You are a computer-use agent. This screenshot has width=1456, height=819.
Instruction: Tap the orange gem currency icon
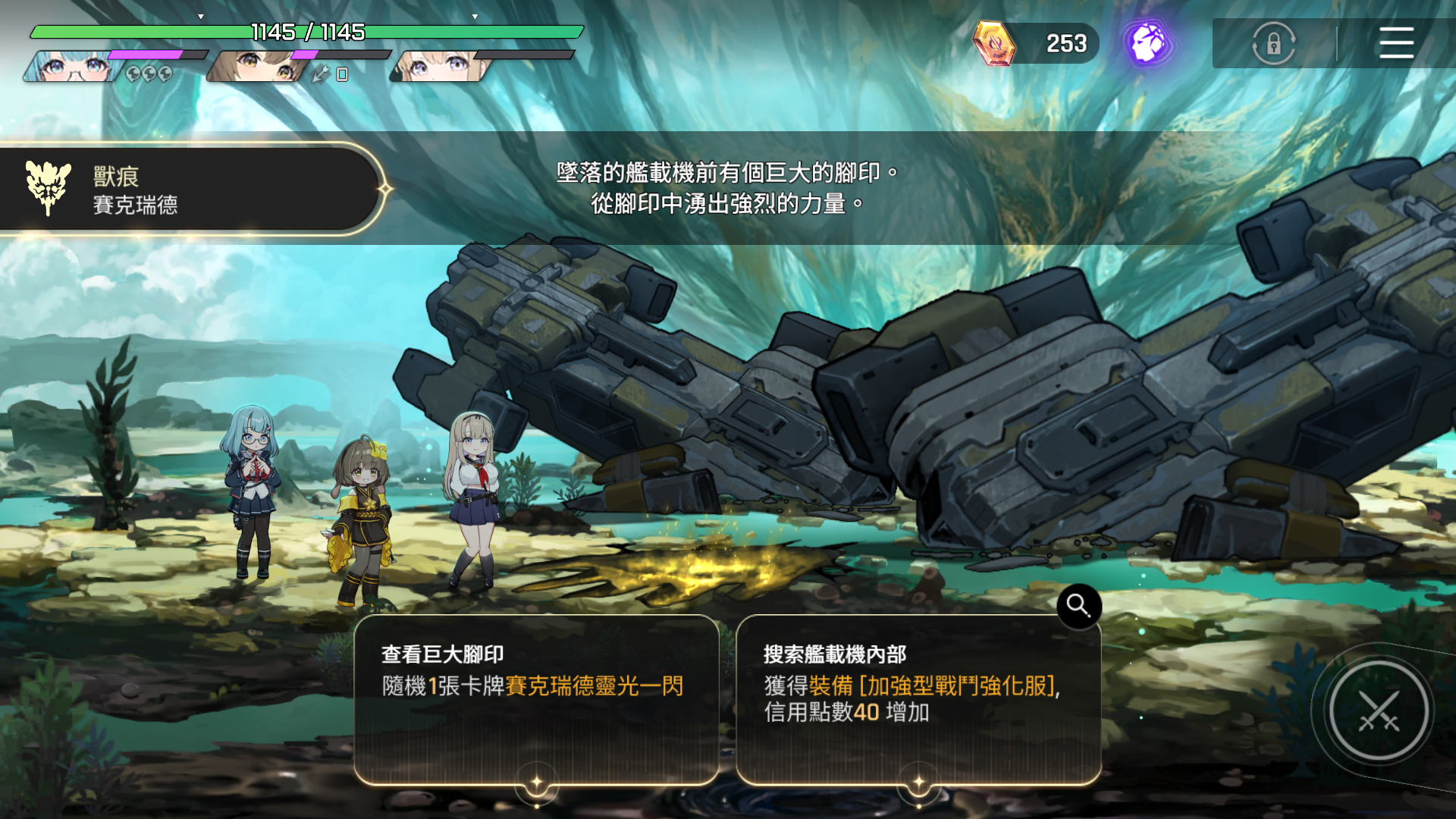pyautogui.click(x=994, y=43)
